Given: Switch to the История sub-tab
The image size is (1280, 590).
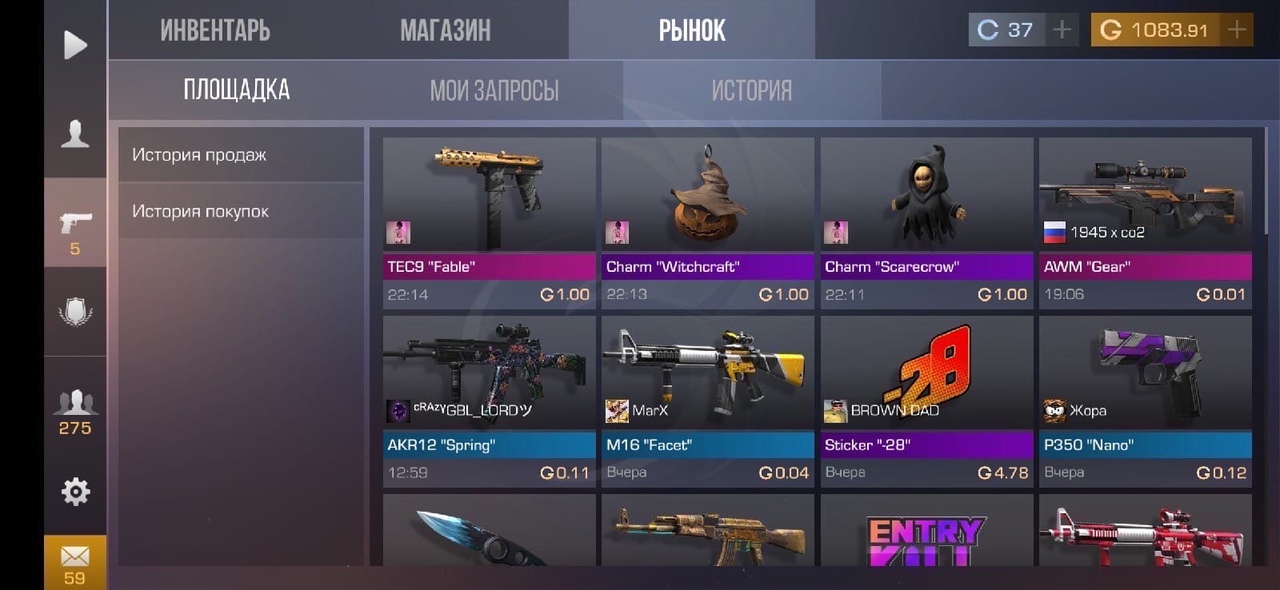Looking at the screenshot, I should tap(751, 91).
